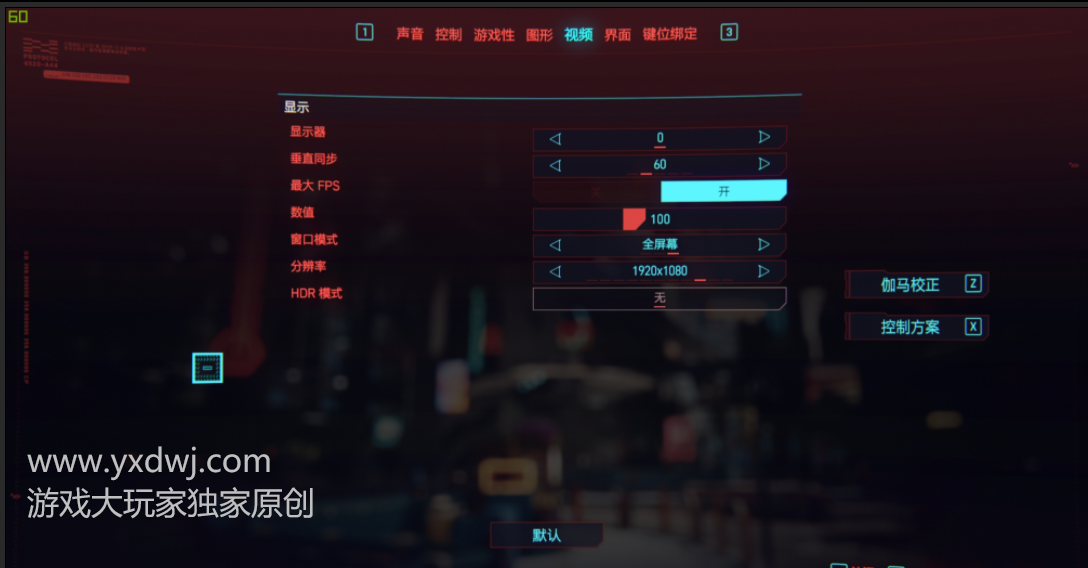1088x568 pixels.
Task: Select the 游戏性 (Gameplay) tab
Action: [x=494, y=34]
